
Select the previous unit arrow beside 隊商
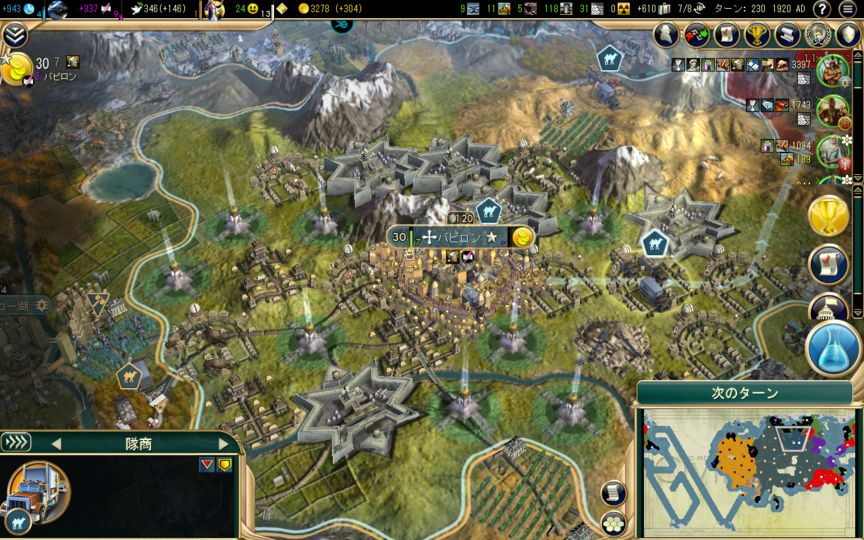56,443
